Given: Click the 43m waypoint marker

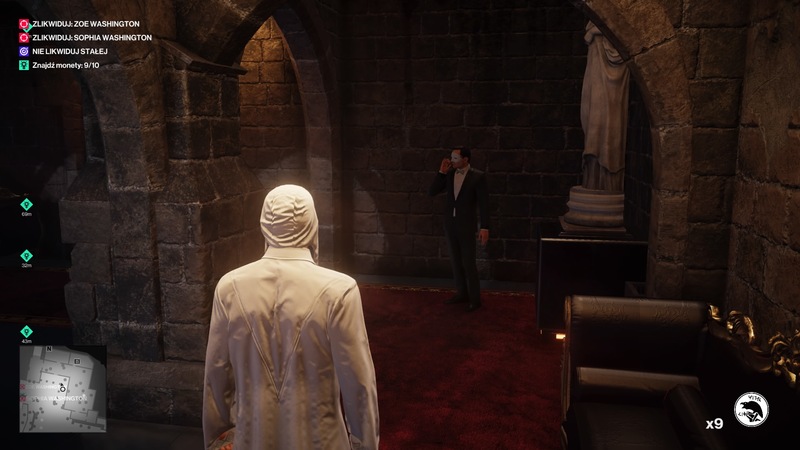Looking at the screenshot, I should tap(26, 332).
